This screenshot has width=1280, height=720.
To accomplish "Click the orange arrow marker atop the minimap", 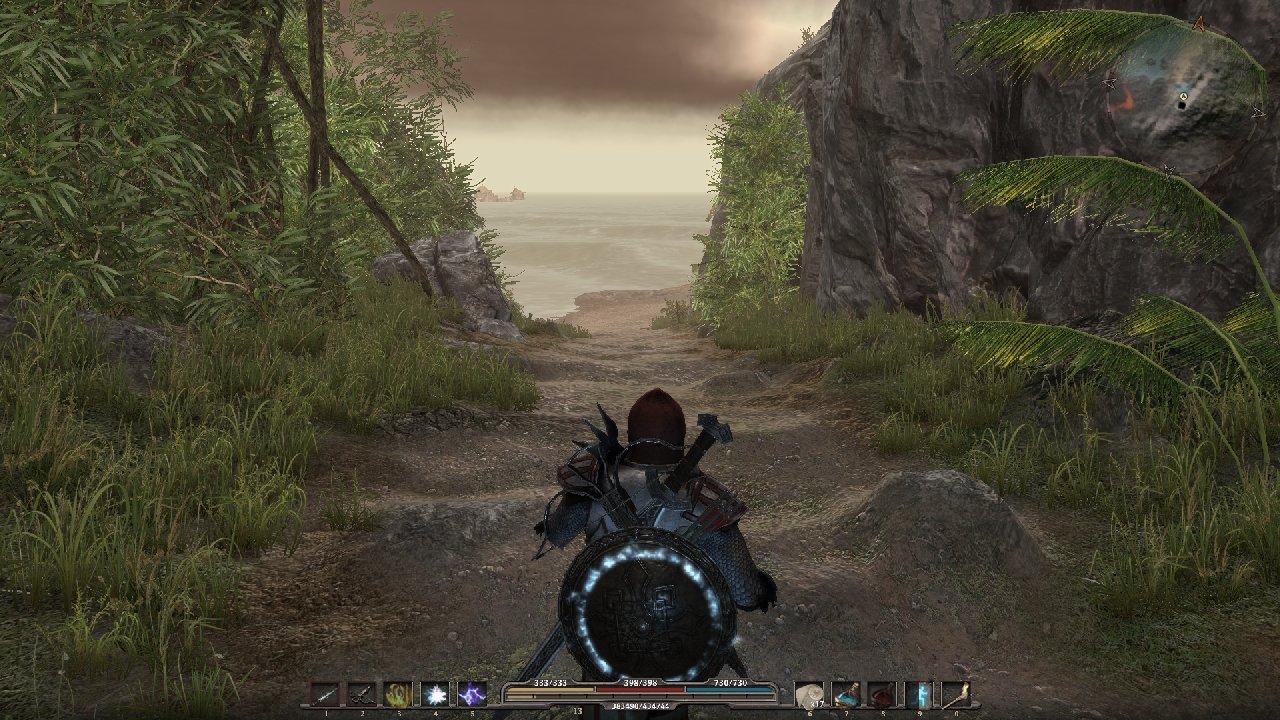I will 1198,22.
